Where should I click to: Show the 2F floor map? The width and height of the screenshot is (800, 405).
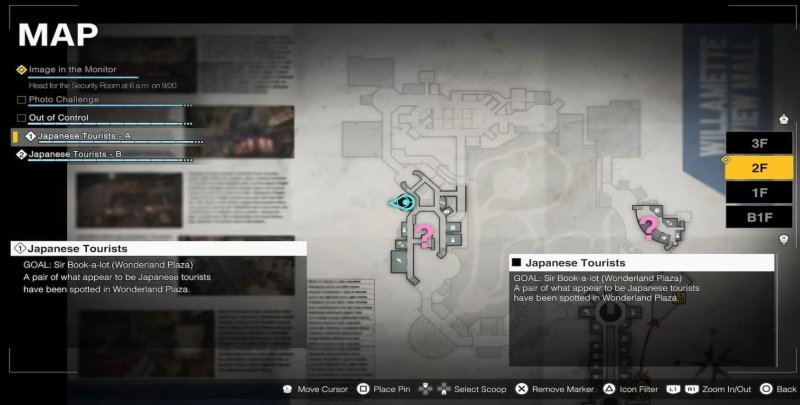coord(758,167)
